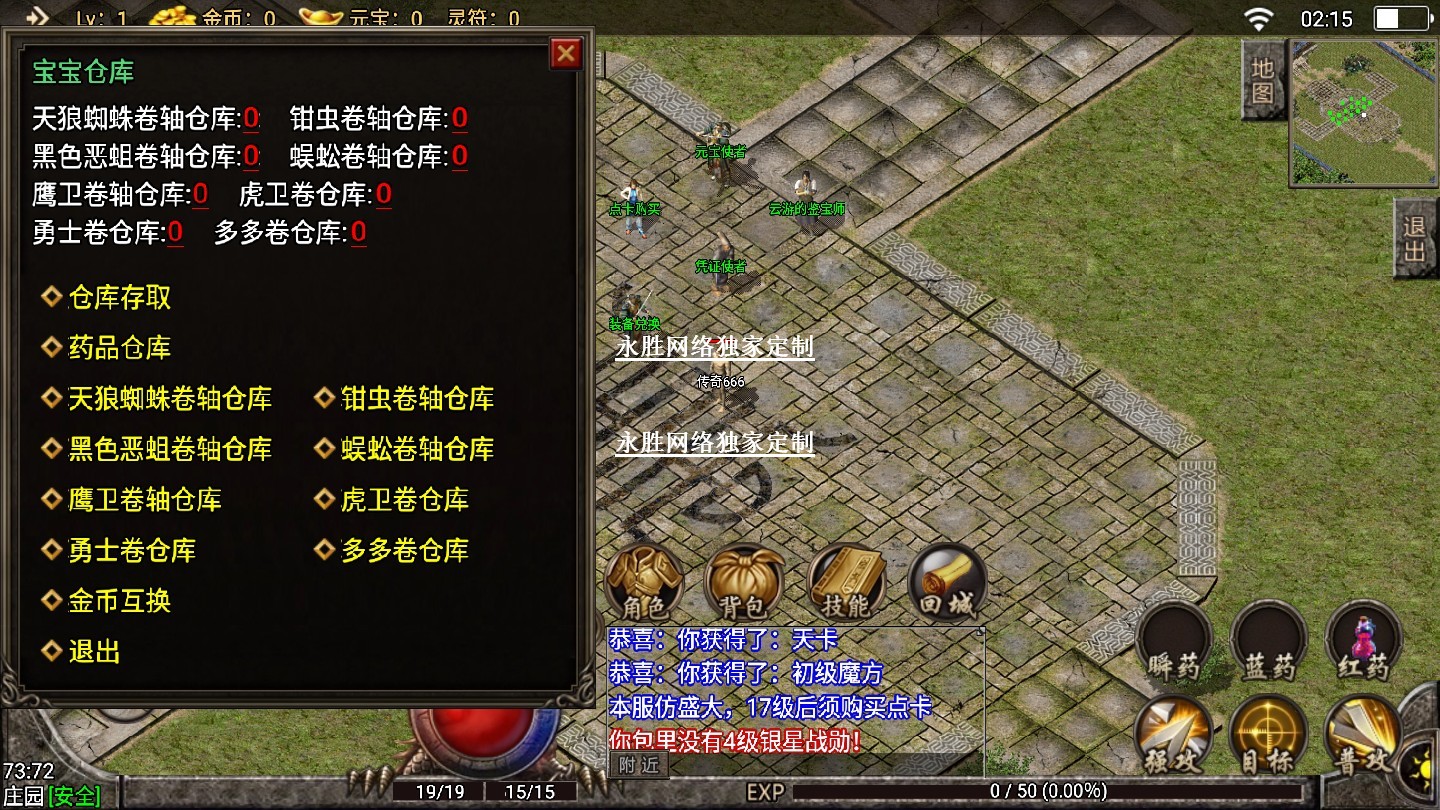Choose the 蜈蚣卷轴仓库 menu option

[417, 449]
